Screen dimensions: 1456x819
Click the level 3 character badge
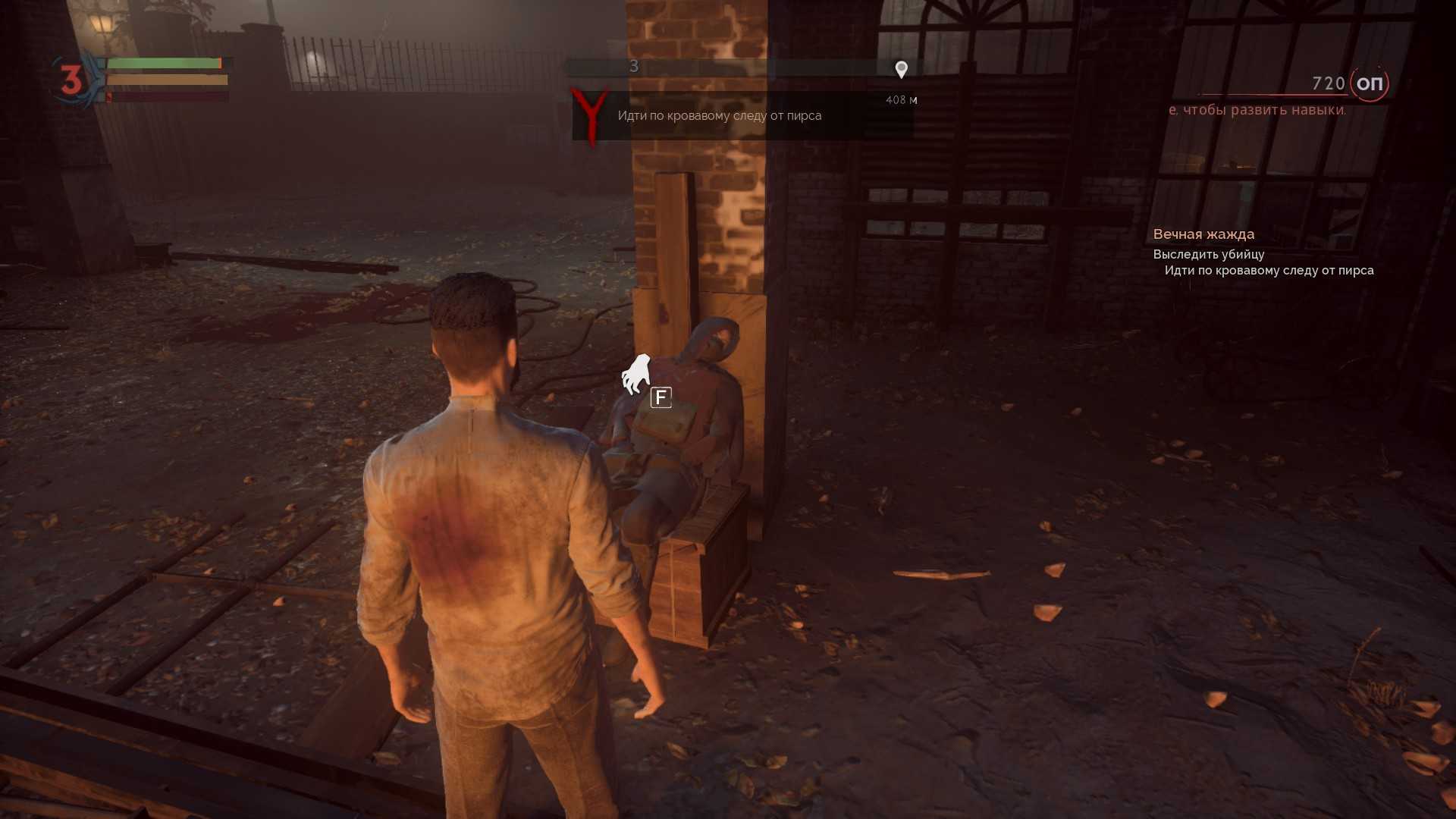[x=71, y=80]
